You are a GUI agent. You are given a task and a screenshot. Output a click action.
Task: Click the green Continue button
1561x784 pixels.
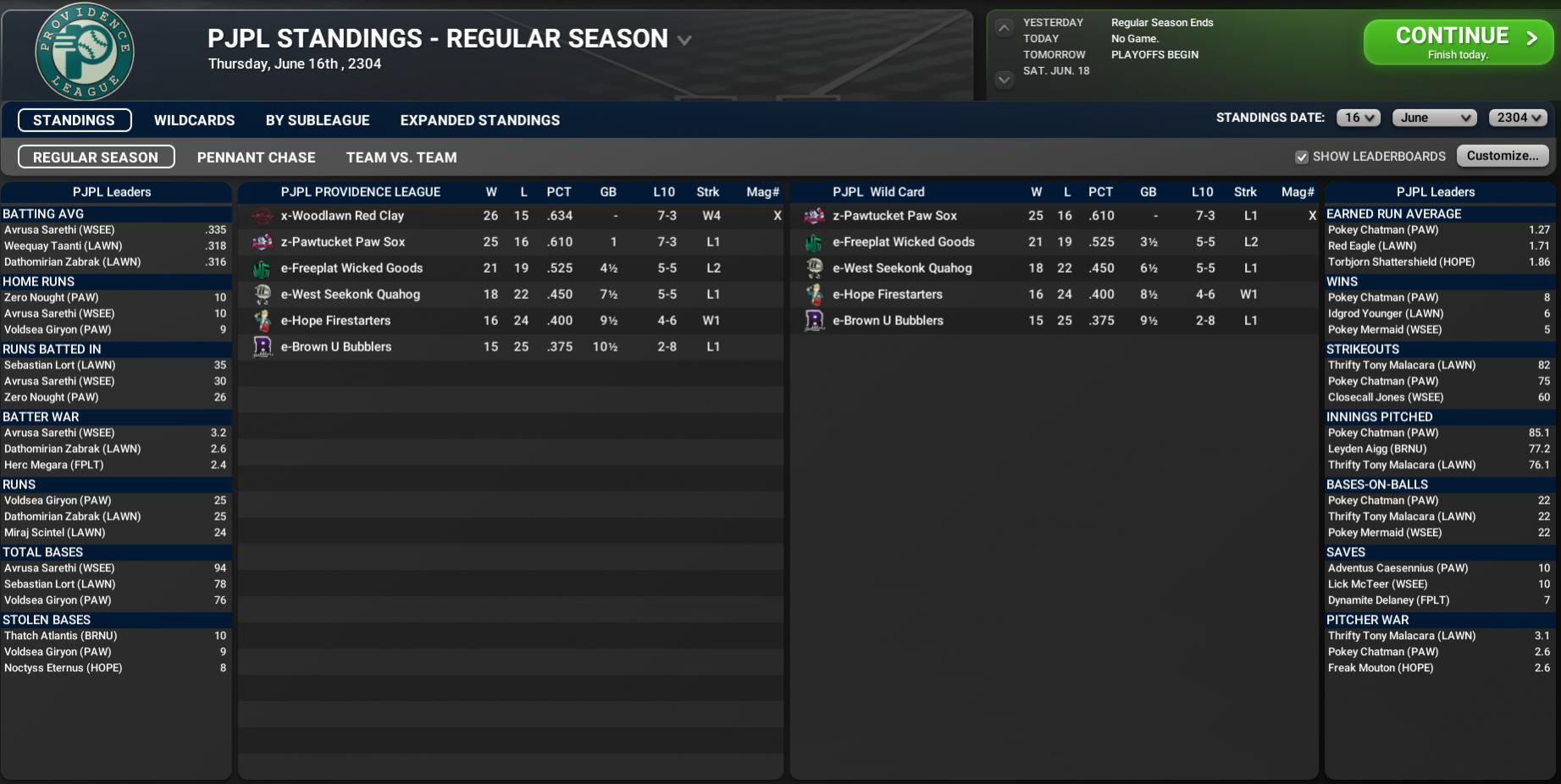pos(1457,41)
